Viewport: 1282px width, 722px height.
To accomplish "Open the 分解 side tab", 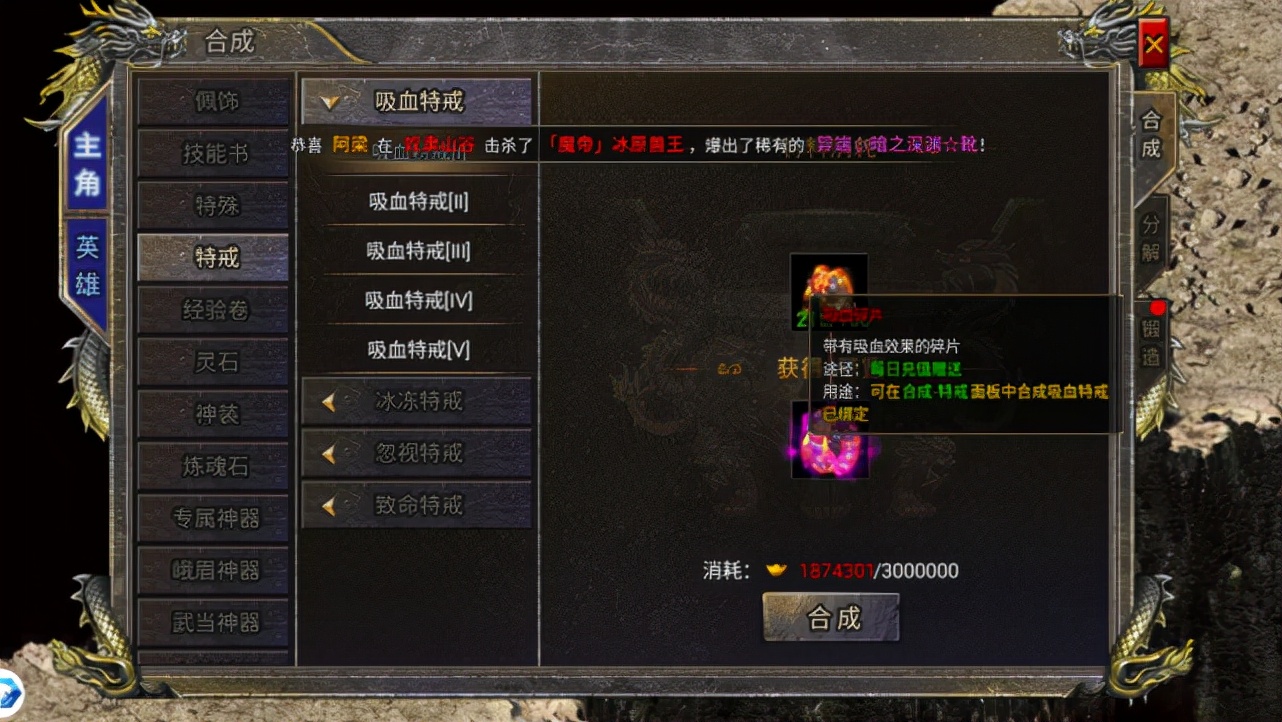I will point(1151,236).
